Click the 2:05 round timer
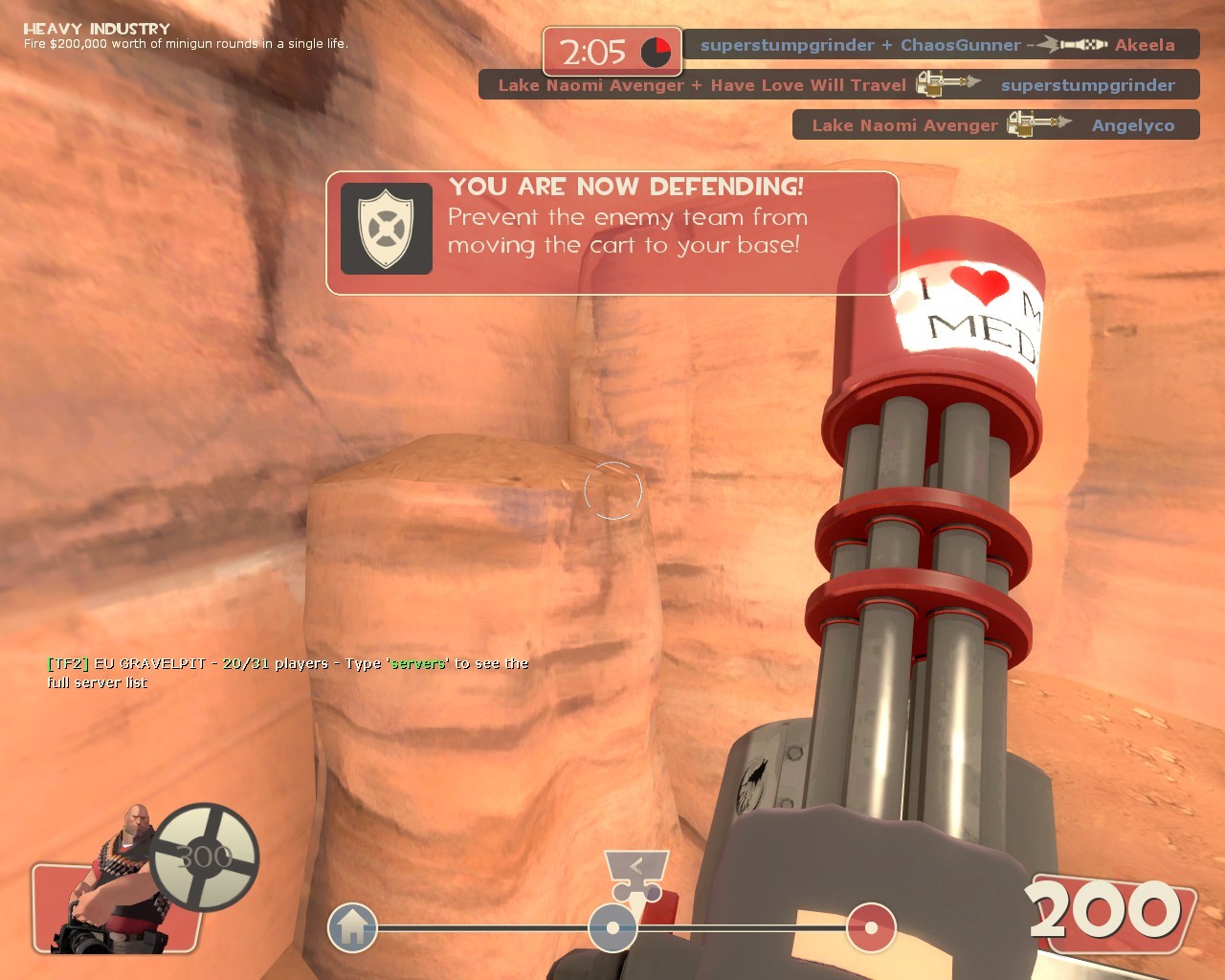 (x=594, y=51)
